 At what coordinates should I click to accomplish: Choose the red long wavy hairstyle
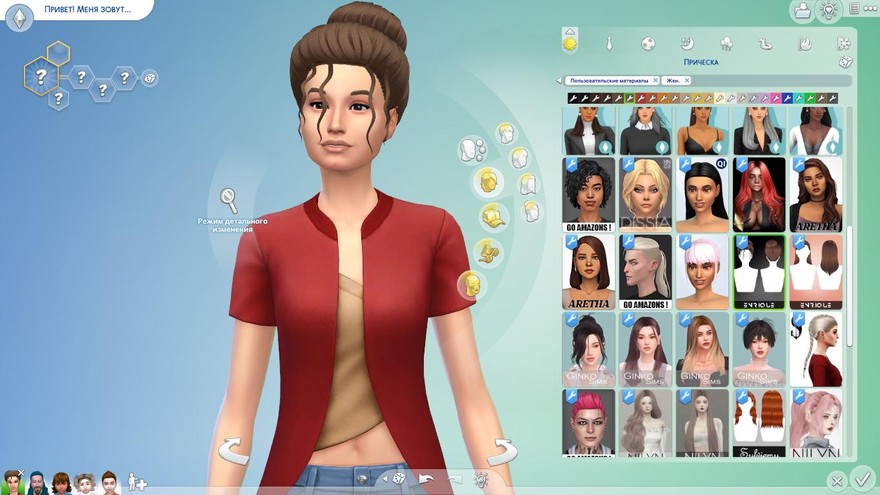point(759,194)
